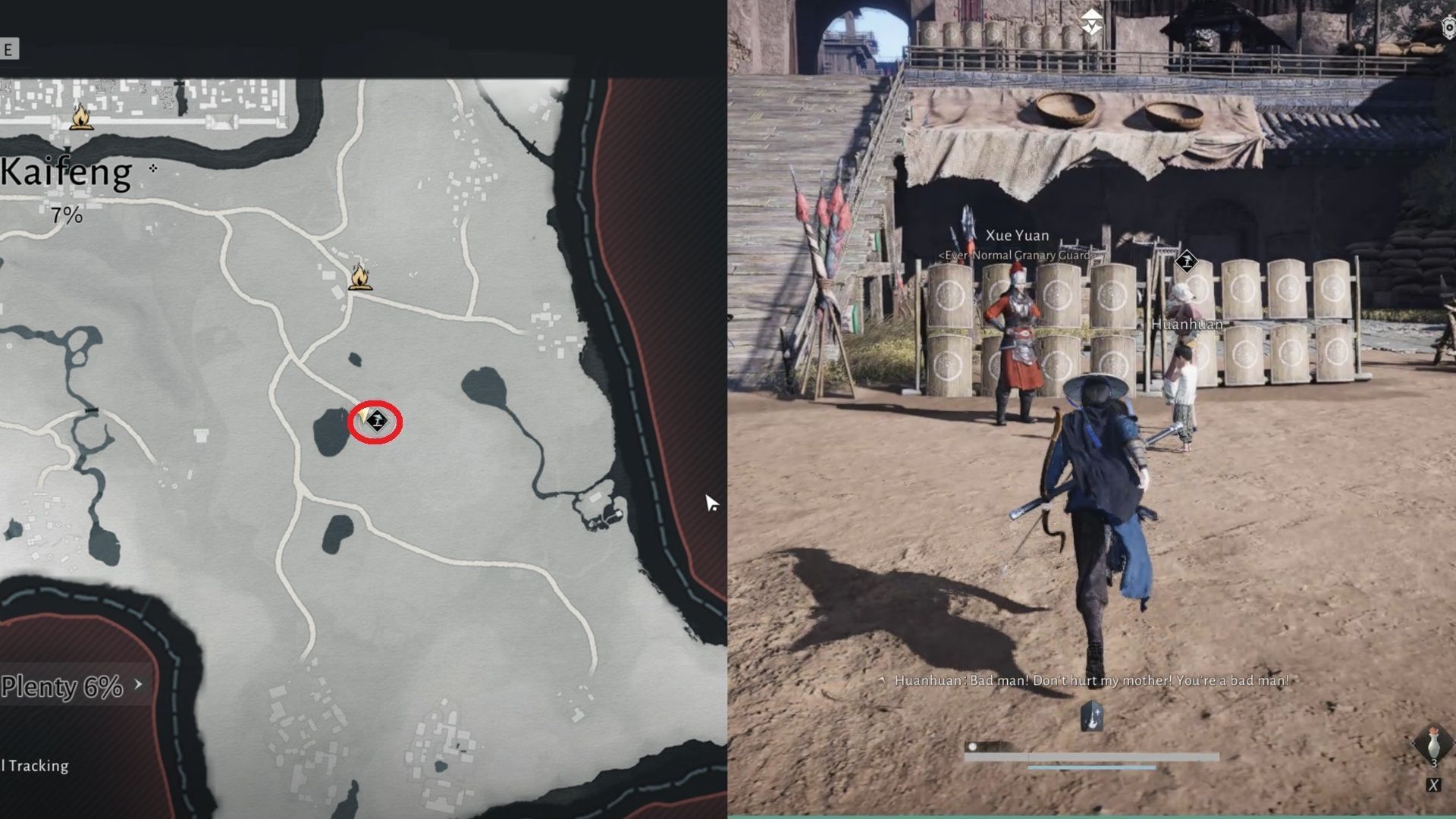1456x819 pixels.
Task: Toggle the Tracking option
Action: click(x=34, y=765)
